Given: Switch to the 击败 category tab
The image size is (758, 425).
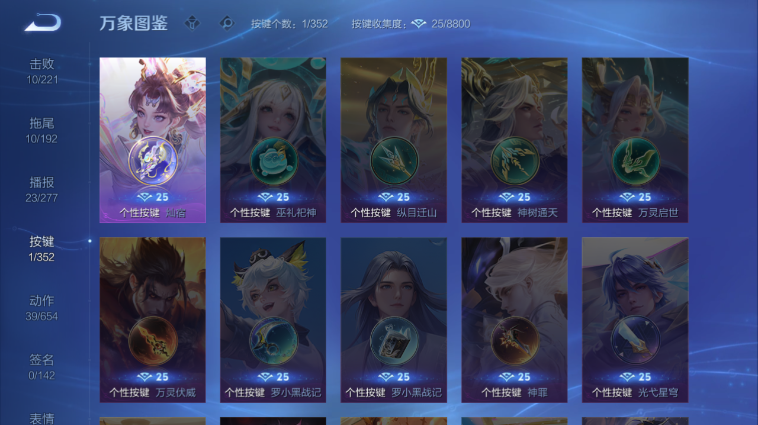Looking at the screenshot, I should (x=41, y=71).
